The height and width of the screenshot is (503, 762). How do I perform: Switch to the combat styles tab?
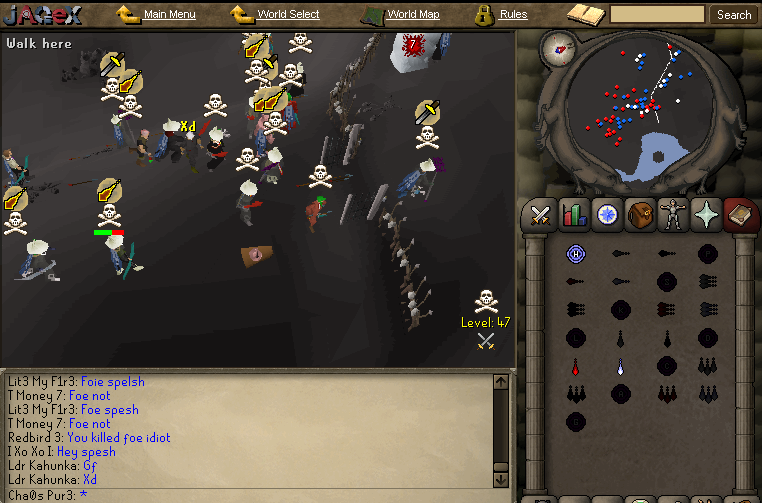point(541,214)
